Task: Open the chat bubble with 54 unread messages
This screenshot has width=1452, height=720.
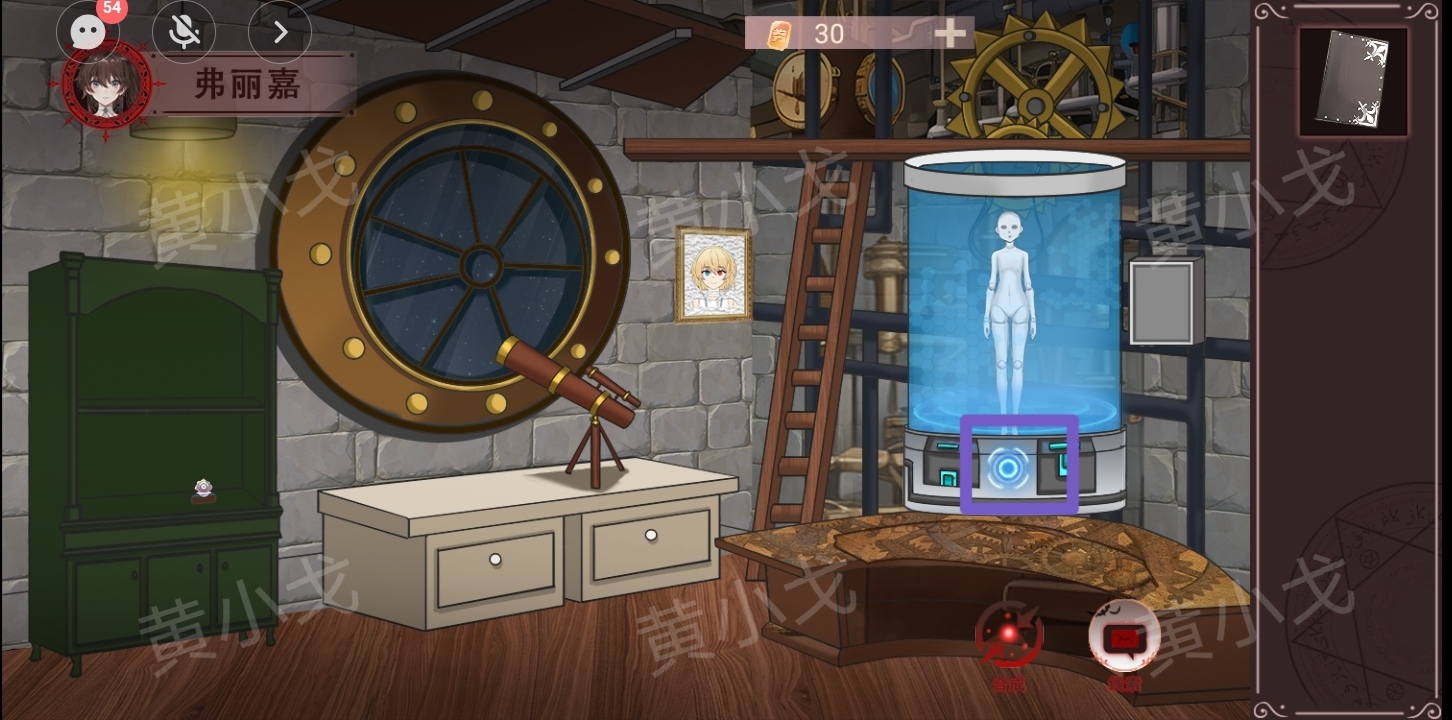Action: tap(88, 31)
